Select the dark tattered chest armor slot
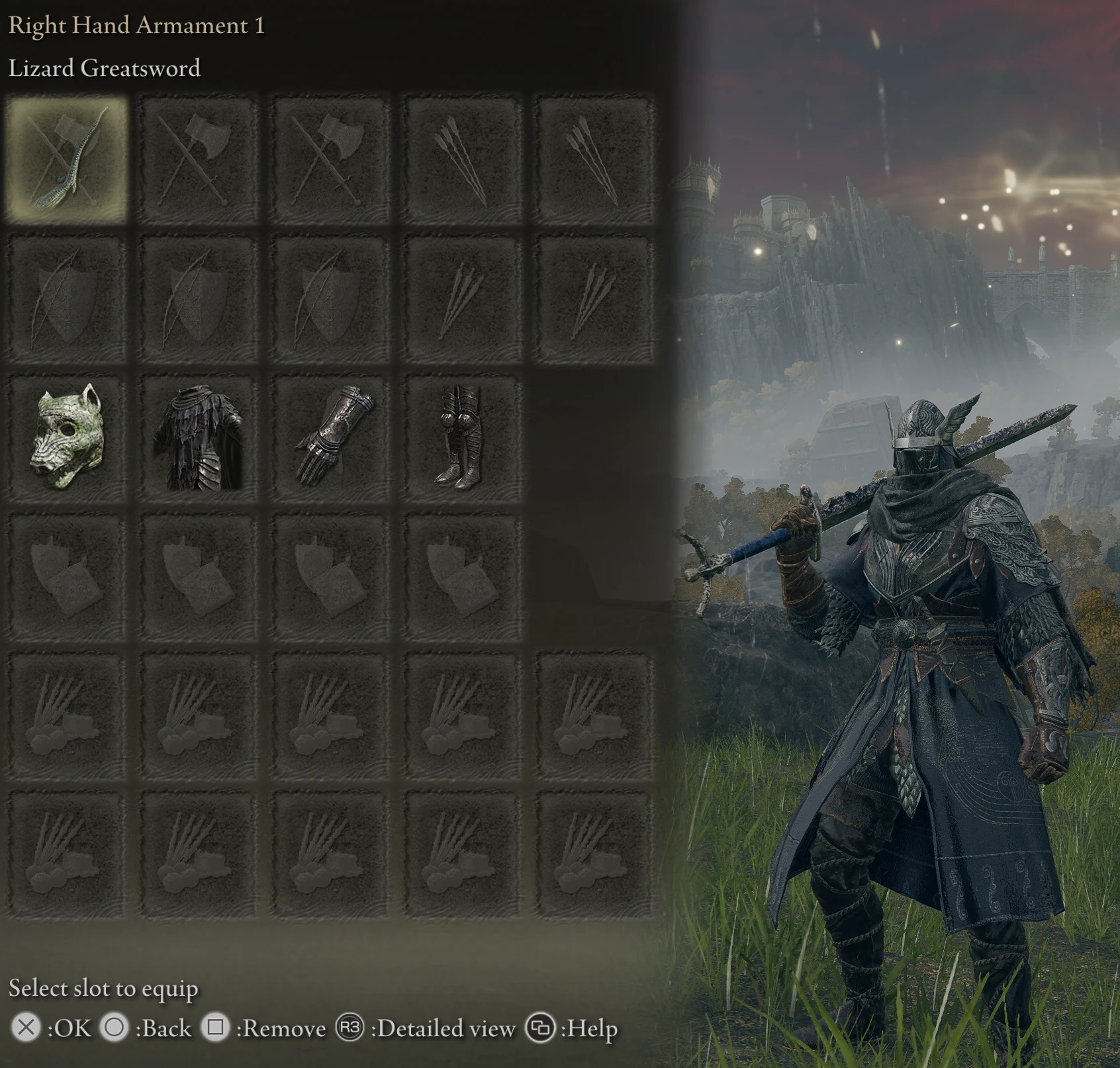The image size is (1120, 1068). [x=198, y=438]
